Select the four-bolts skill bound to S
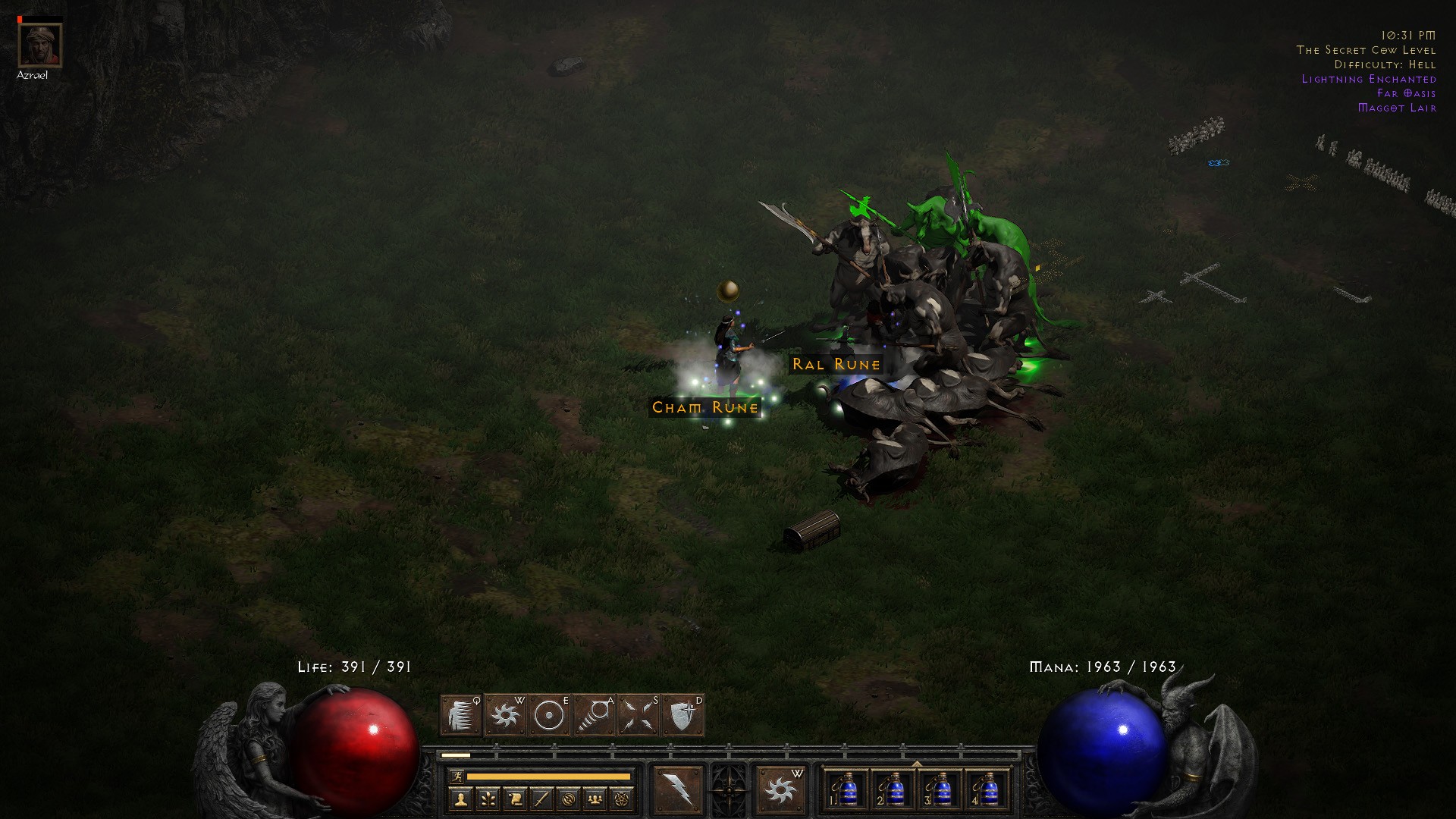The height and width of the screenshot is (819, 1456). point(638,715)
